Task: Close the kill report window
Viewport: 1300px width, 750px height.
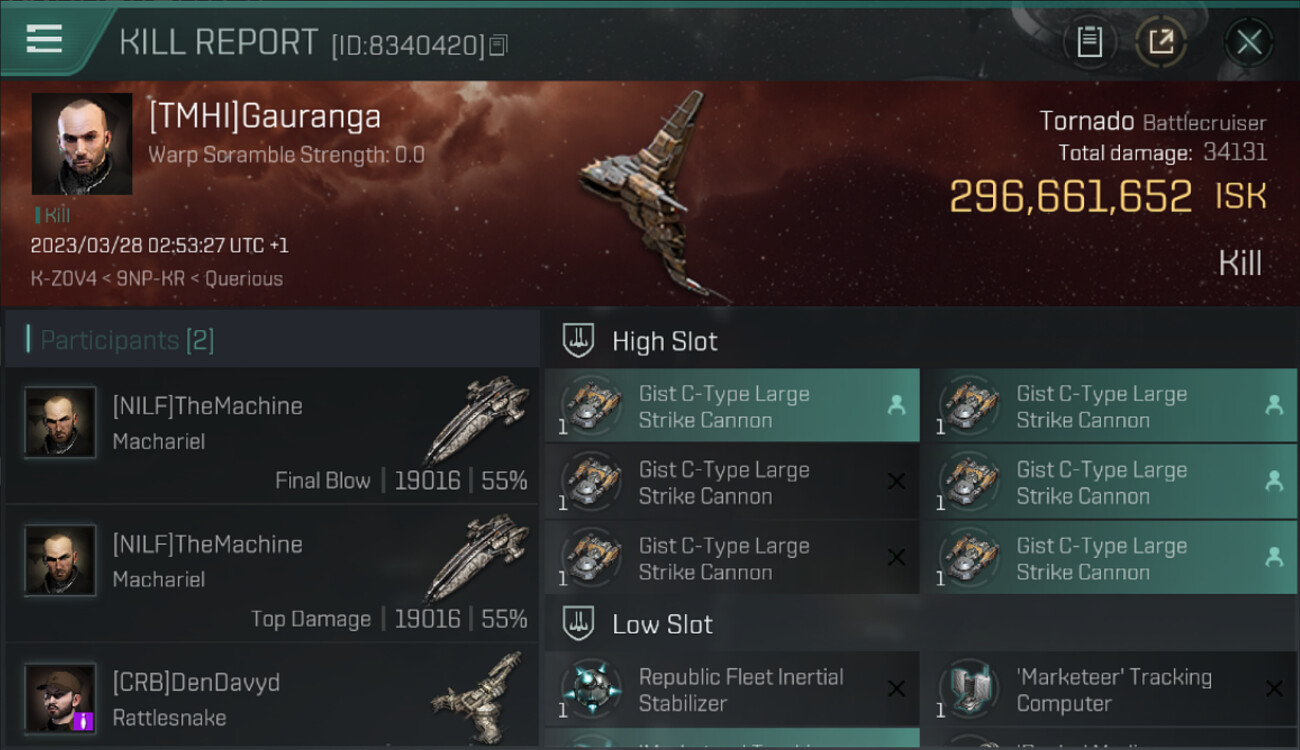Action: (1249, 42)
